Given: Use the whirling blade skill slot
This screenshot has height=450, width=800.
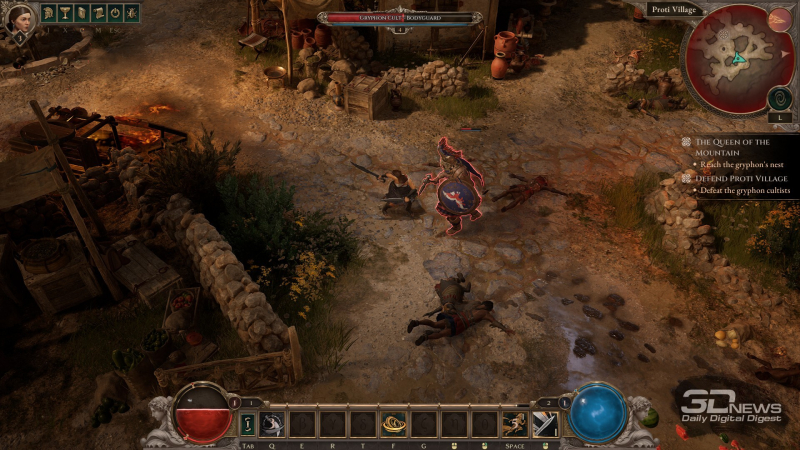Looking at the screenshot, I should coord(273,424).
